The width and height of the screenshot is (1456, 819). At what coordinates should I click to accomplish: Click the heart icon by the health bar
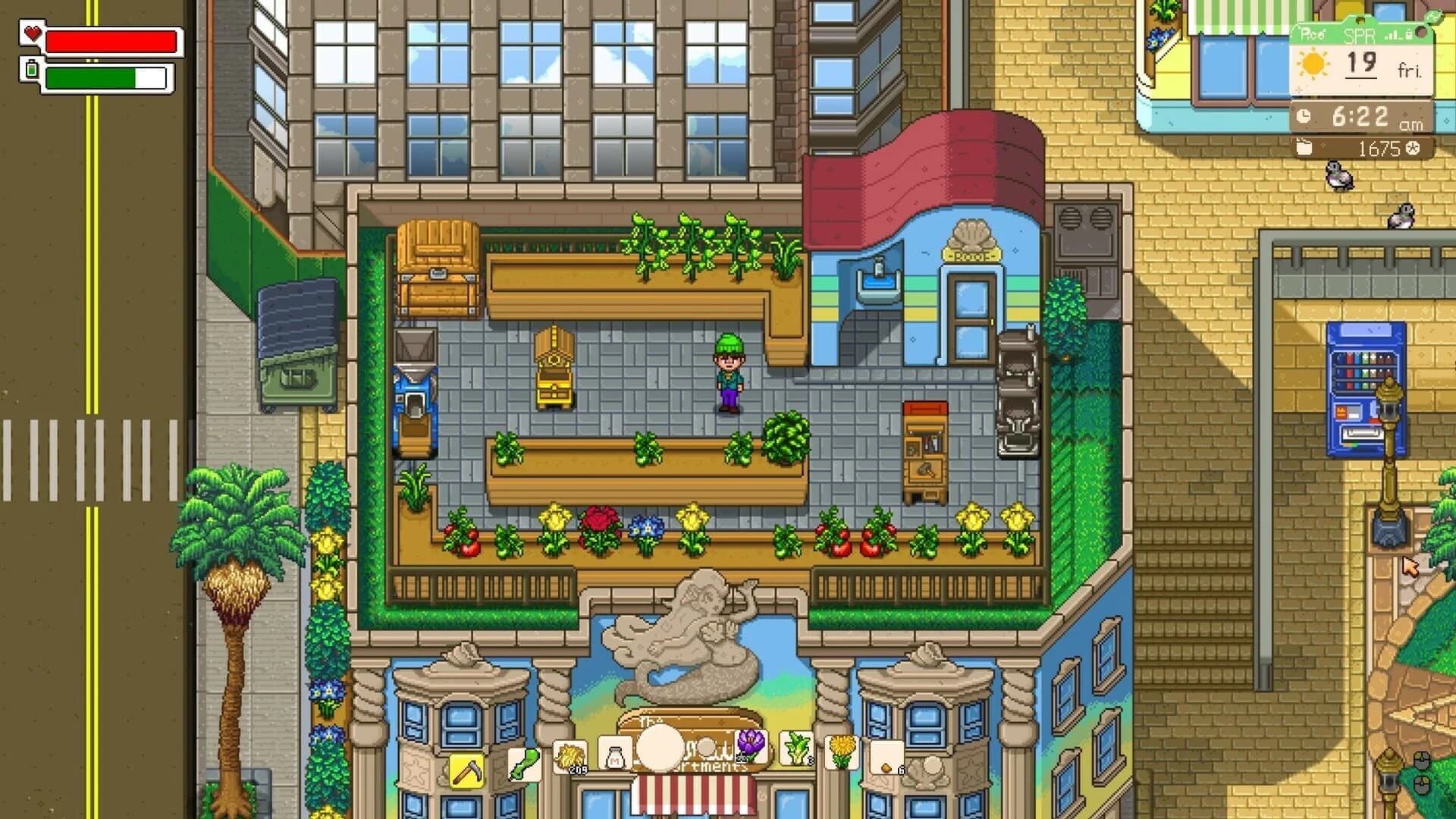click(x=32, y=34)
